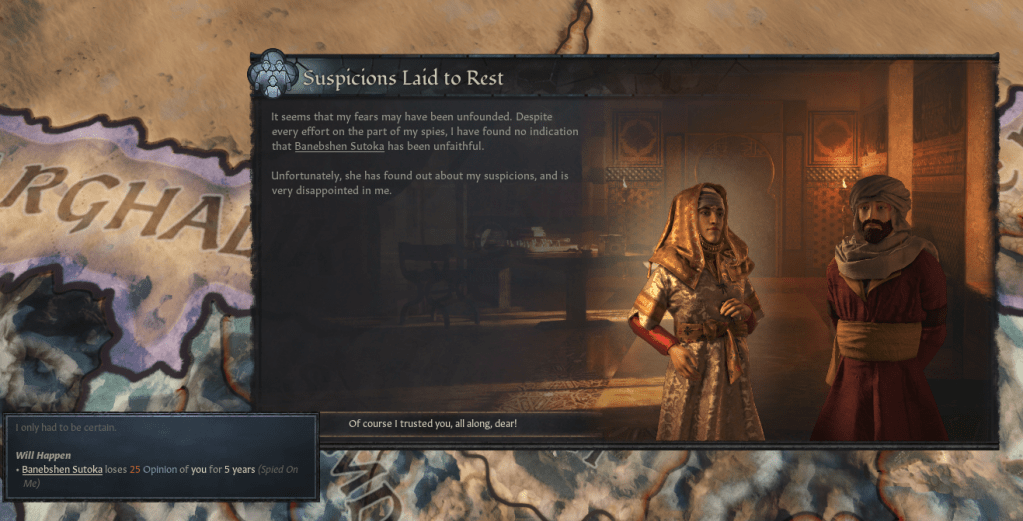Open Banebshen Sutoka link in event text
The image size is (1023, 521).
335,146
